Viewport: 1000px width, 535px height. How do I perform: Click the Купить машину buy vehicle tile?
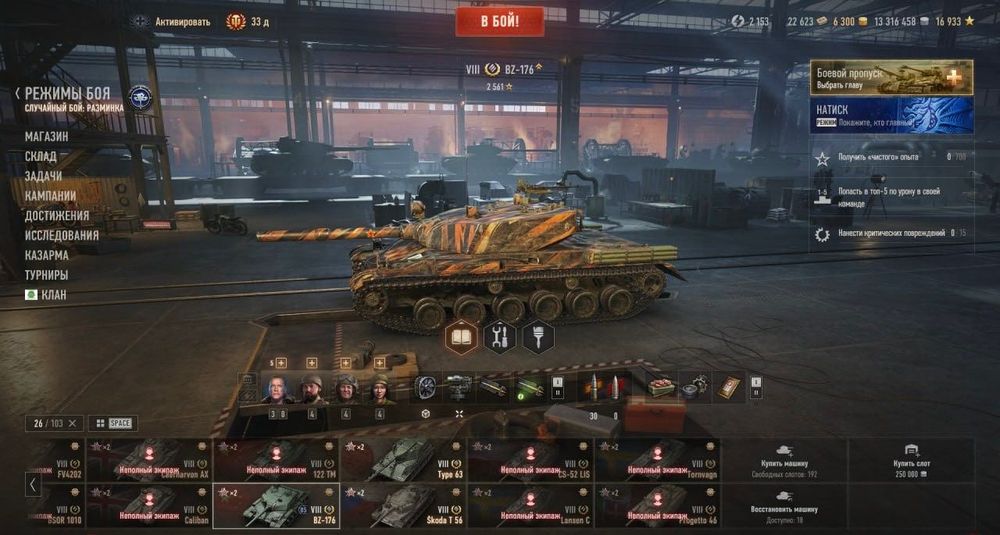(x=784, y=459)
